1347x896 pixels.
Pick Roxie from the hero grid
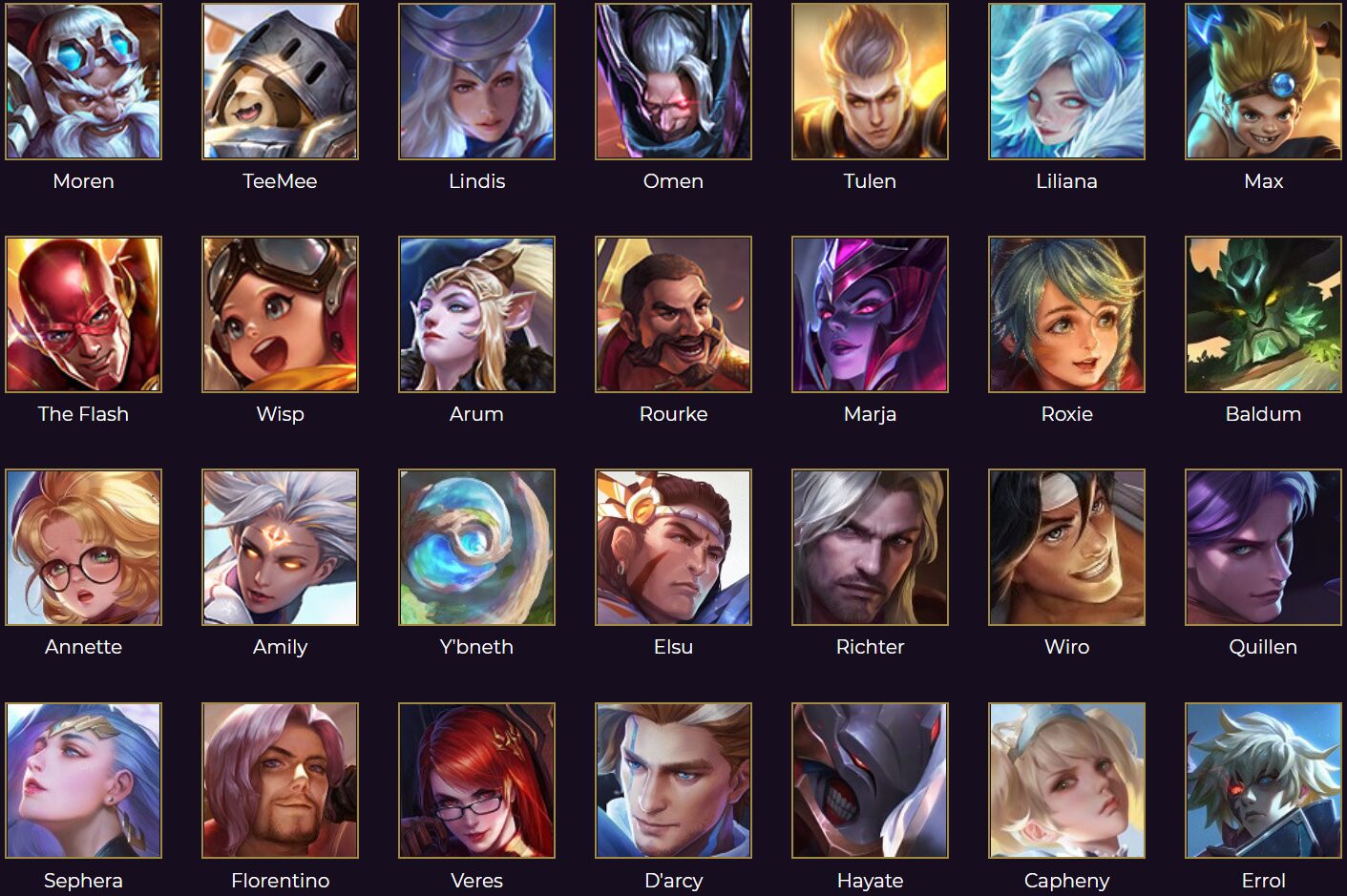[1066, 314]
